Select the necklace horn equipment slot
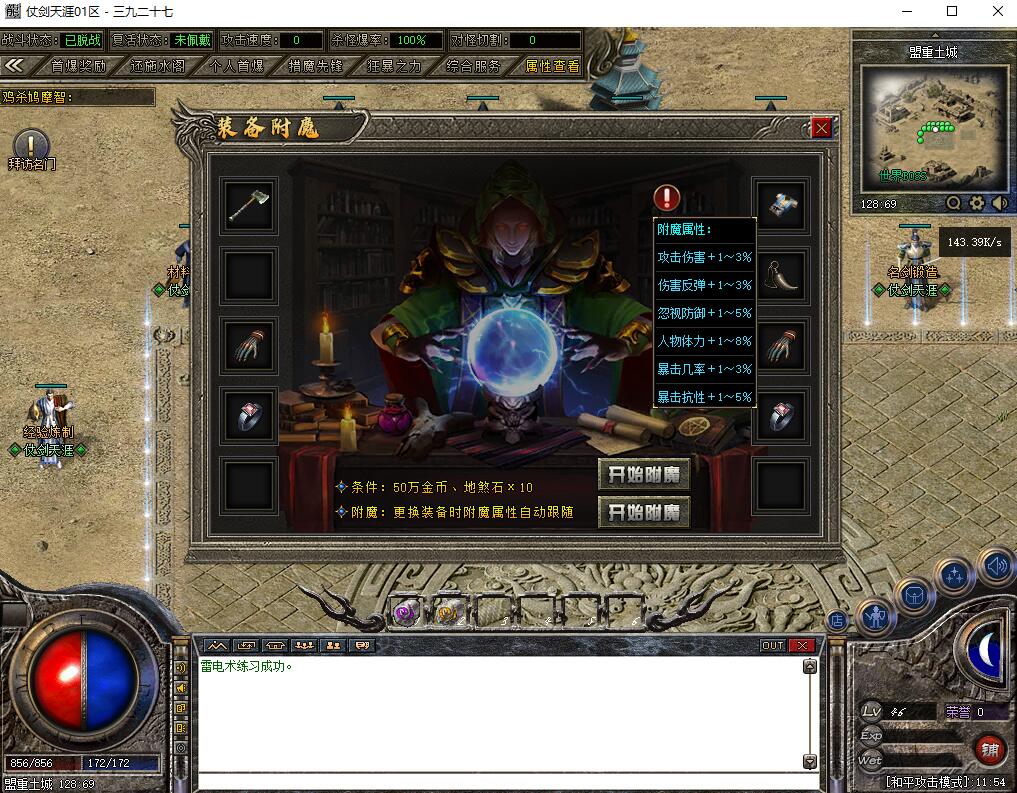This screenshot has height=793, width=1017. (781, 274)
